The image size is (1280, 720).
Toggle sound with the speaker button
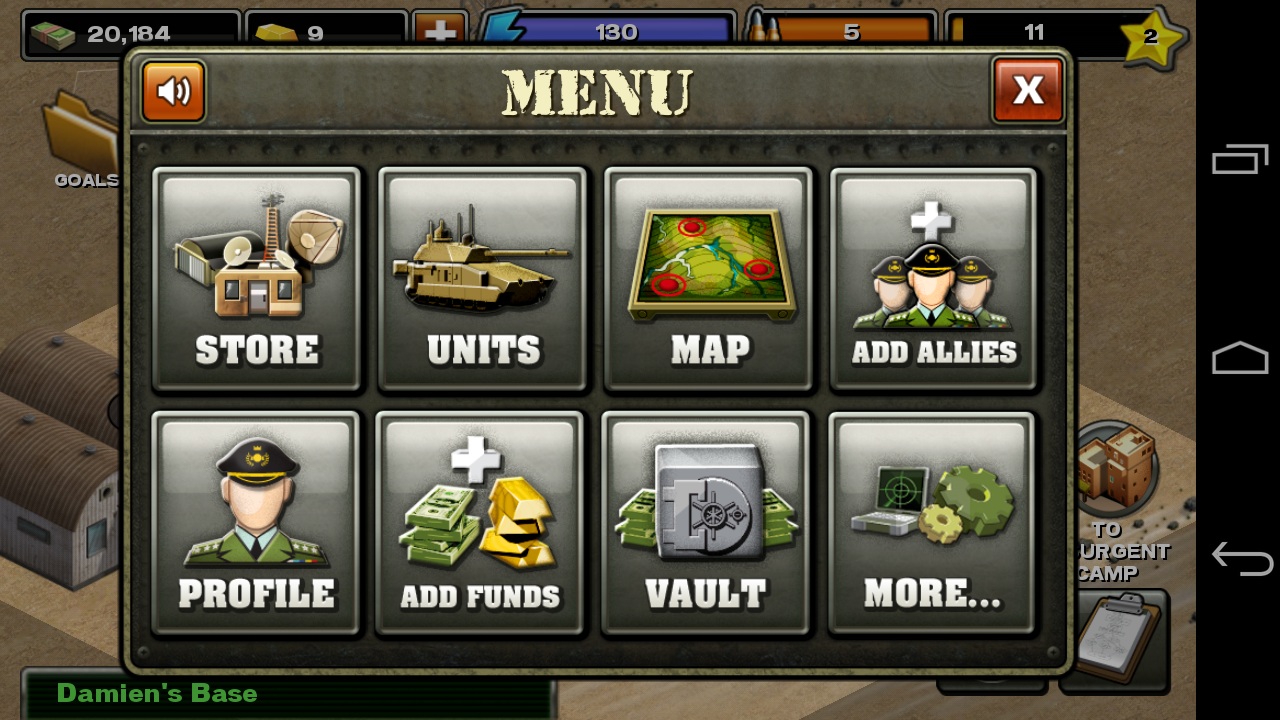(174, 92)
